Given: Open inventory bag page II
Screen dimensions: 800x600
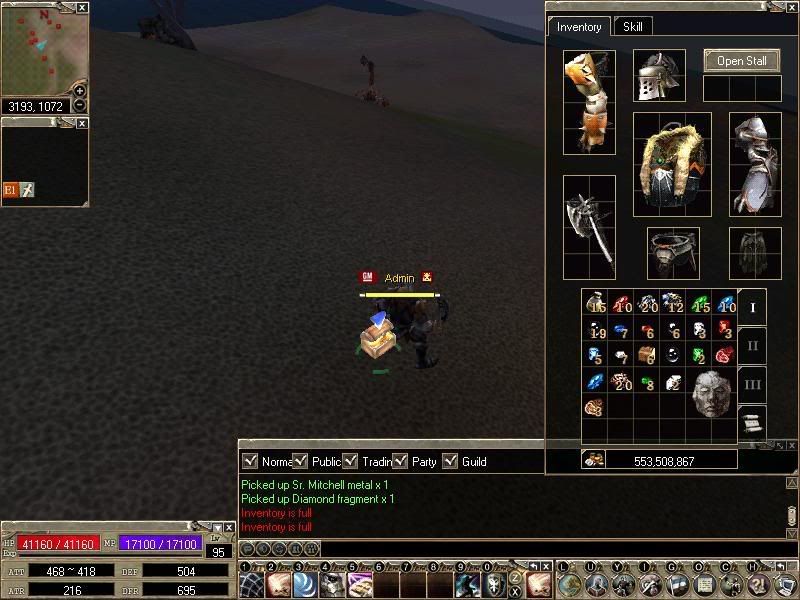Looking at the screenshot, I should click(x=753, y=346).
